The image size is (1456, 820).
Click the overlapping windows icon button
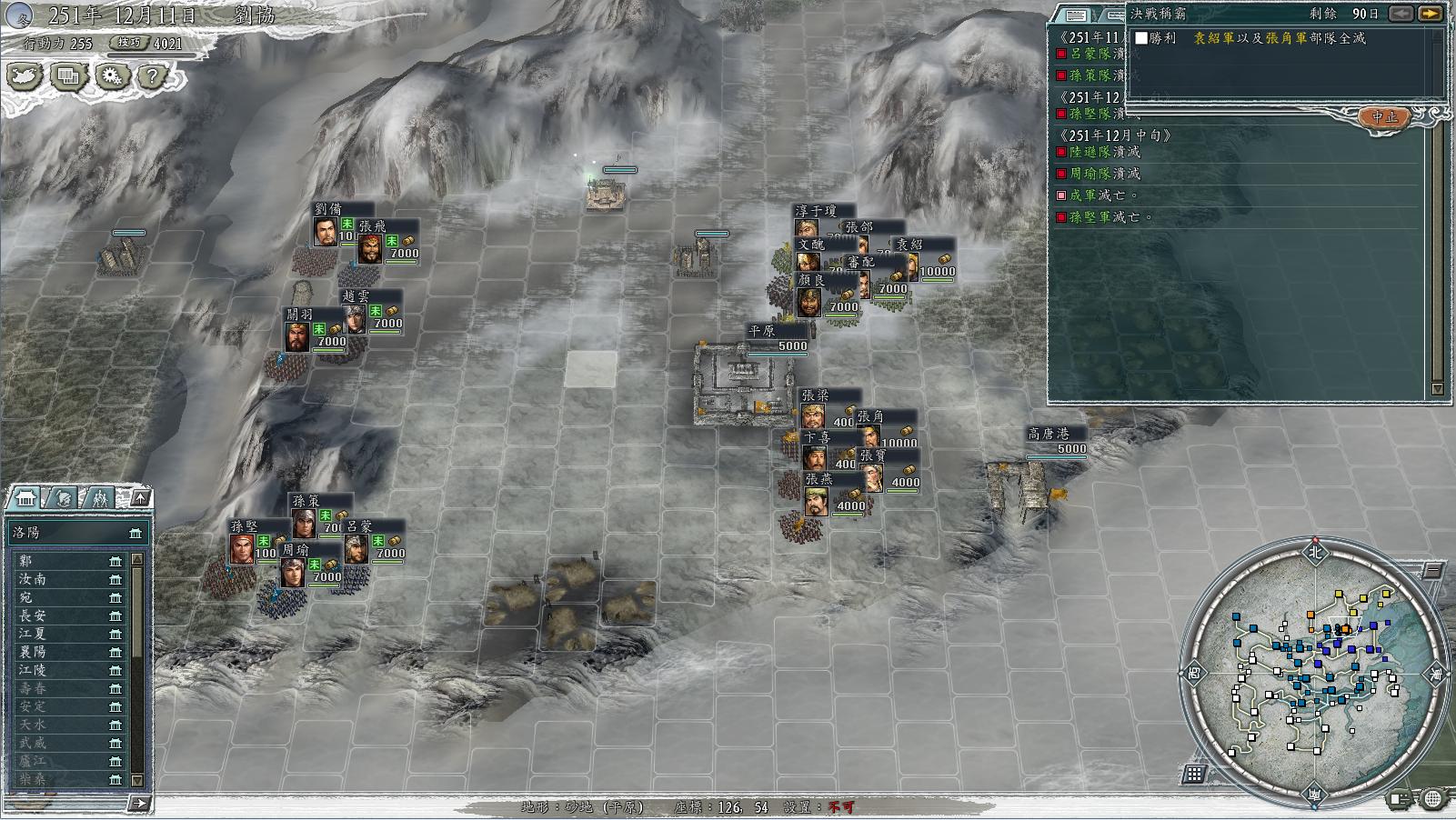68,76
